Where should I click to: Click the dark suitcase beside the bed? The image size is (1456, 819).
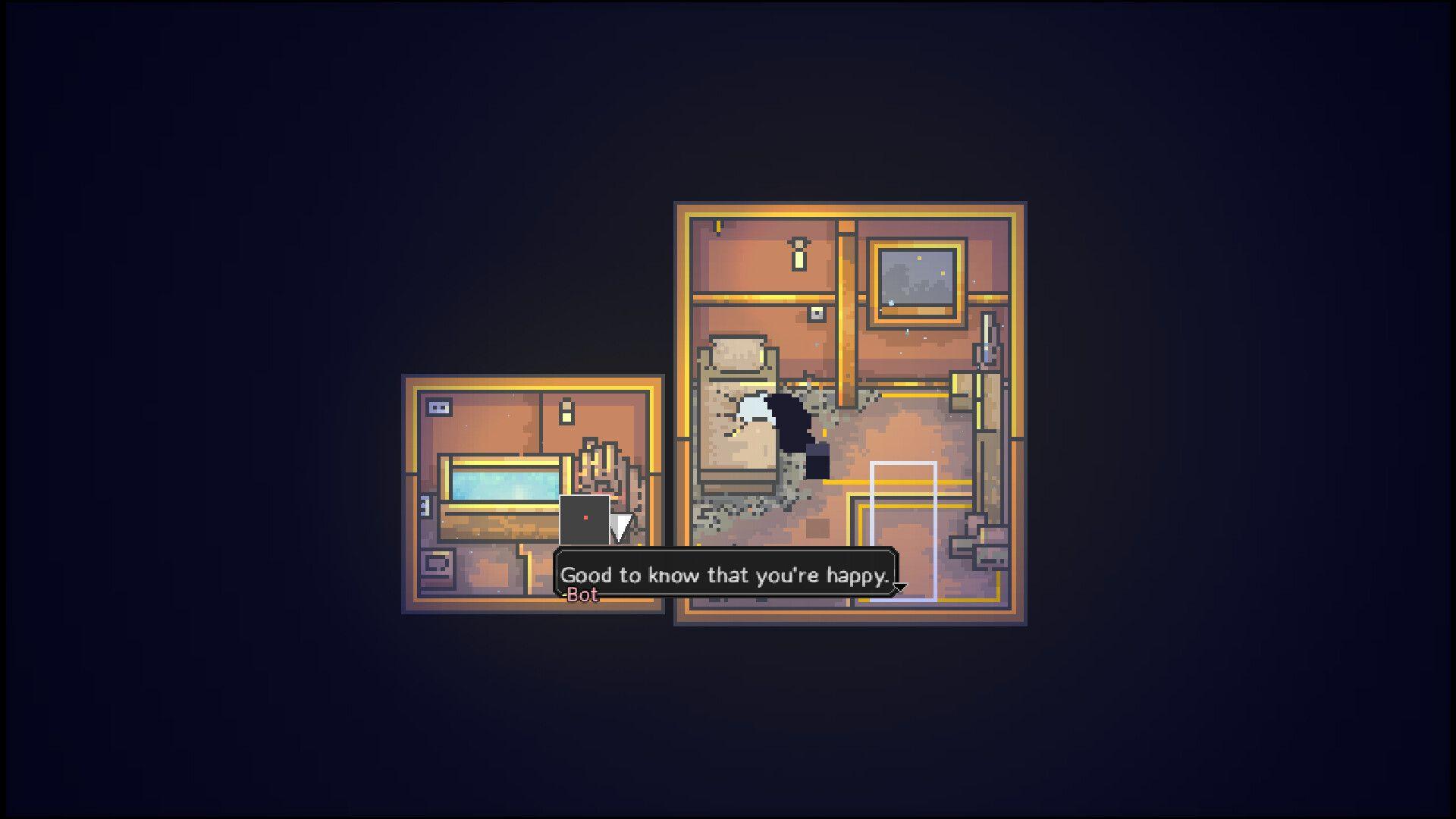click(819, 460)
